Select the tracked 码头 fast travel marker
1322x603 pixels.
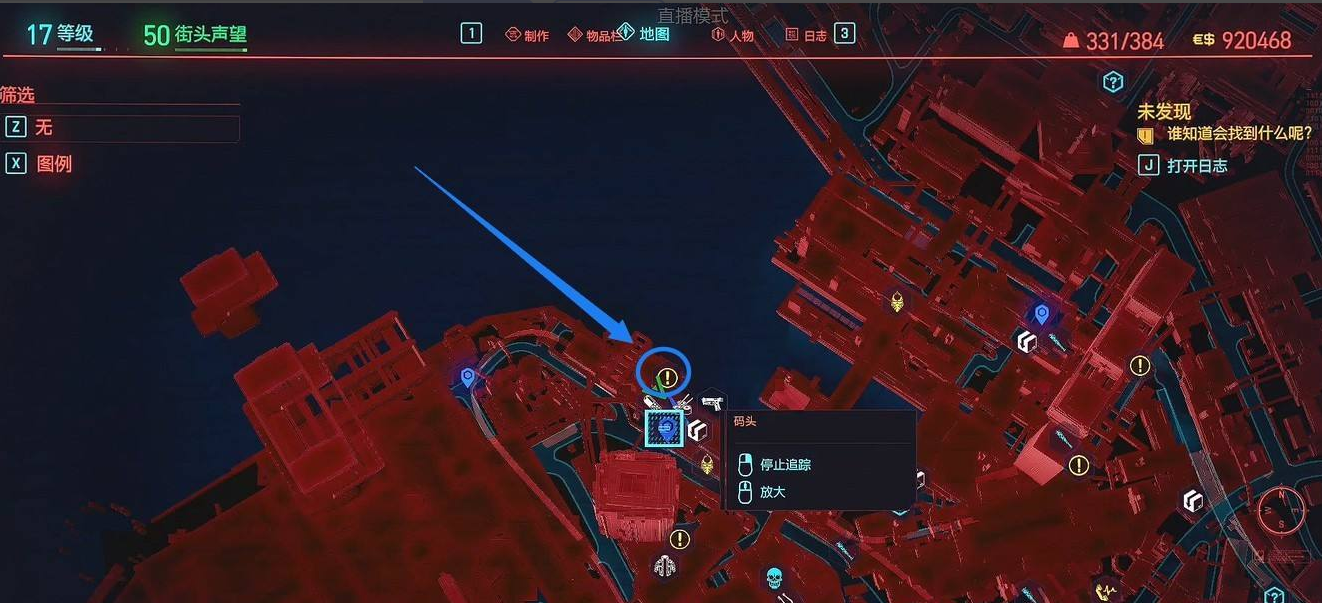tap(664, 429)
